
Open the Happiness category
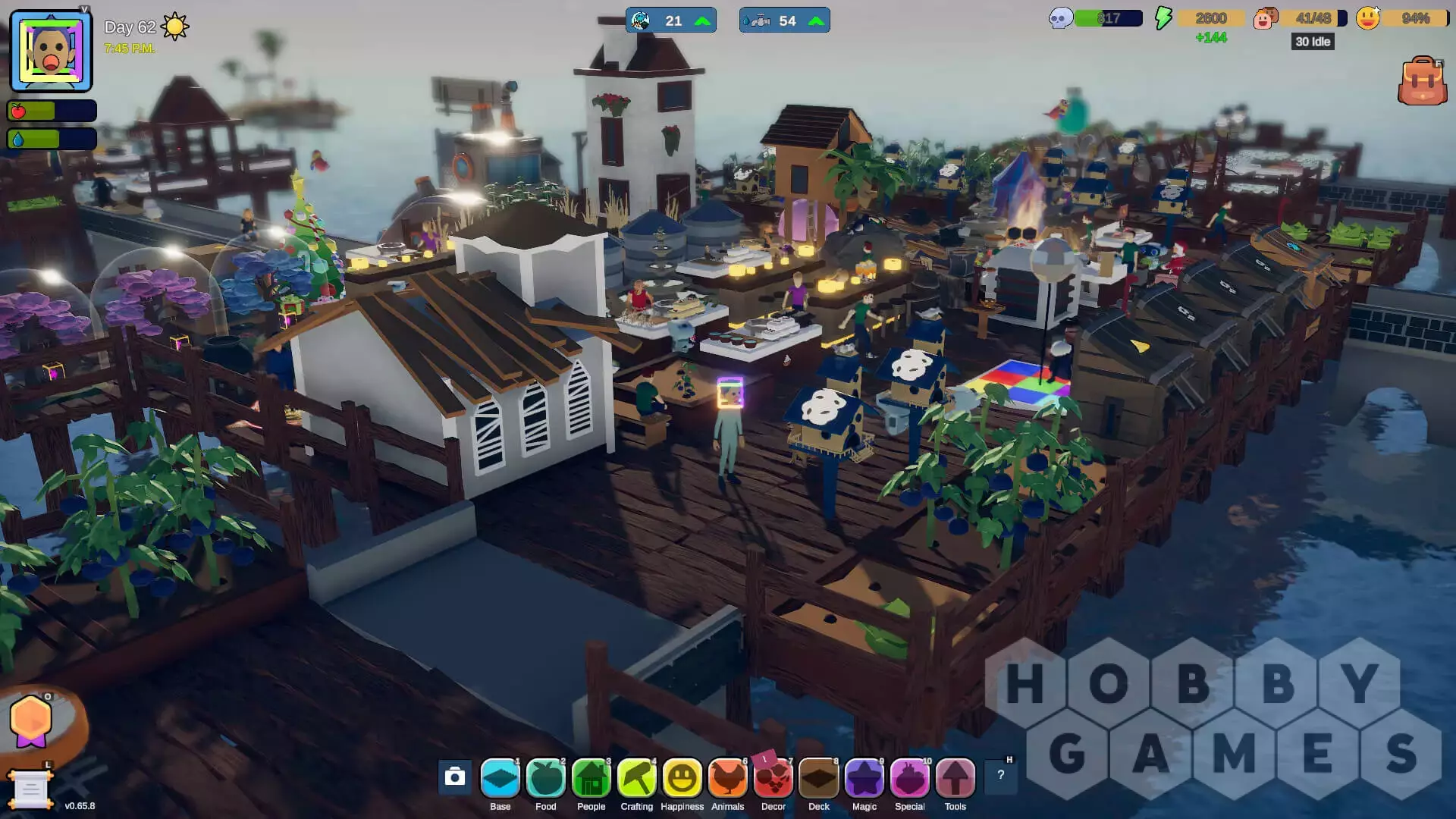pos(682,778)
